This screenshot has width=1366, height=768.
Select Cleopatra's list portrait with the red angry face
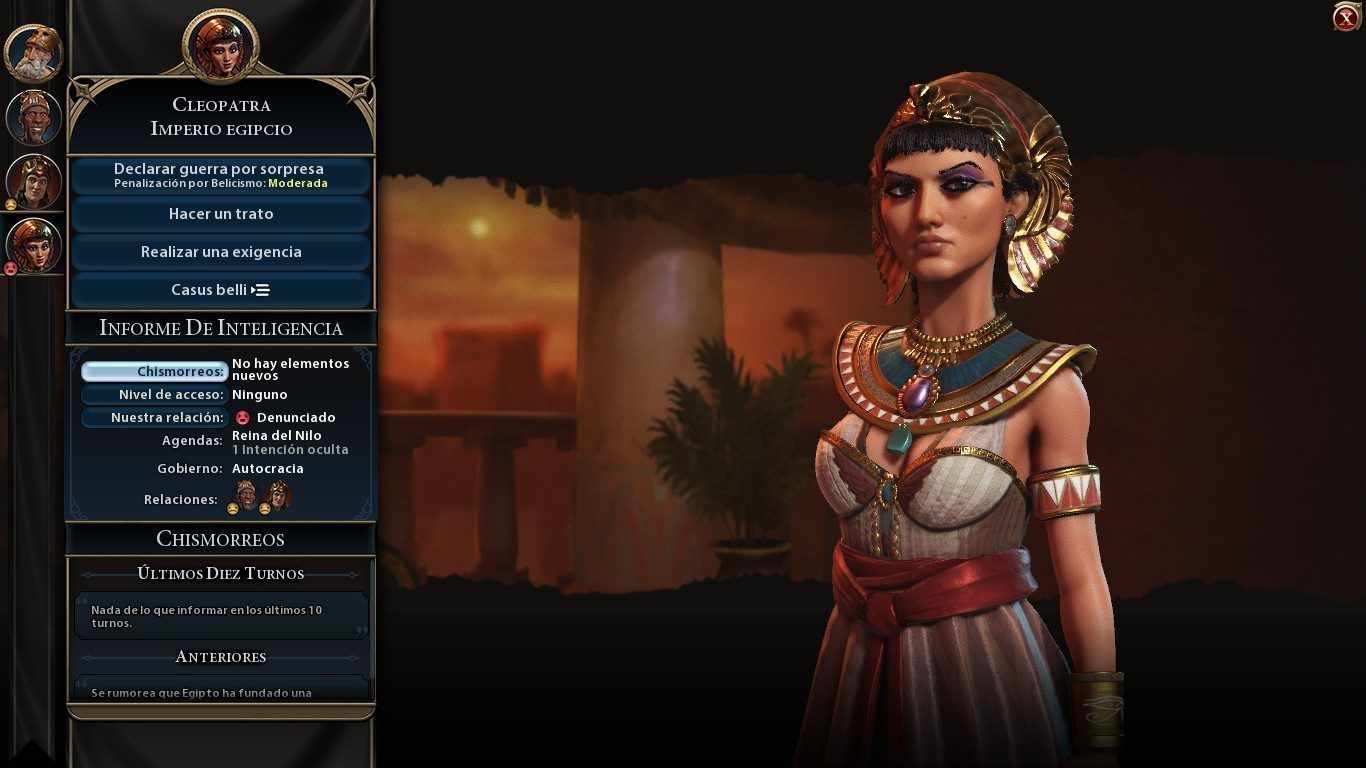point(34,246)
